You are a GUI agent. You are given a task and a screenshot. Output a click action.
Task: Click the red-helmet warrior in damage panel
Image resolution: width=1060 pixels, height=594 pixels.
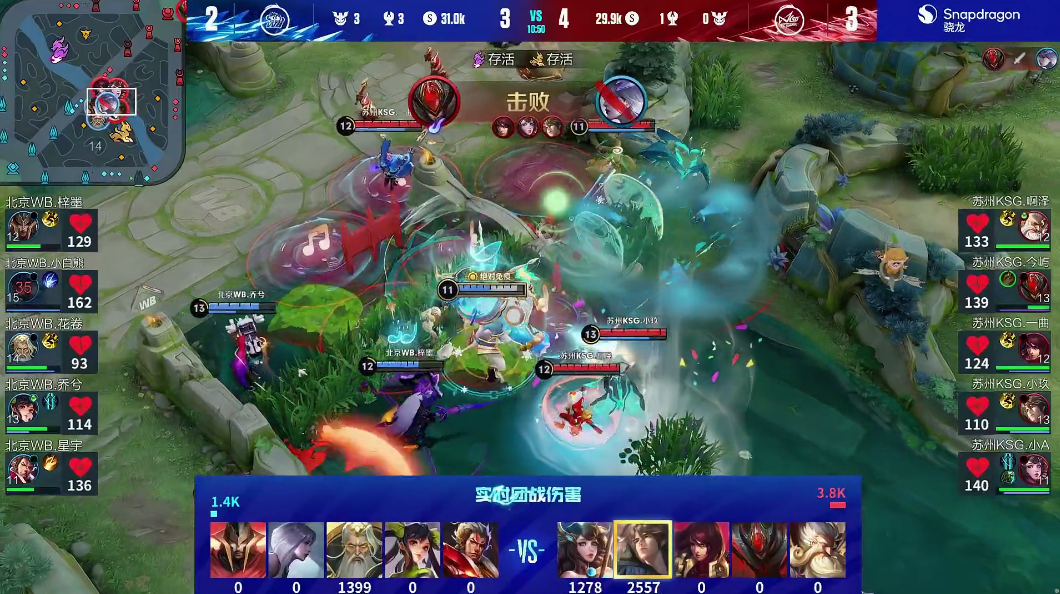[238, 550]
